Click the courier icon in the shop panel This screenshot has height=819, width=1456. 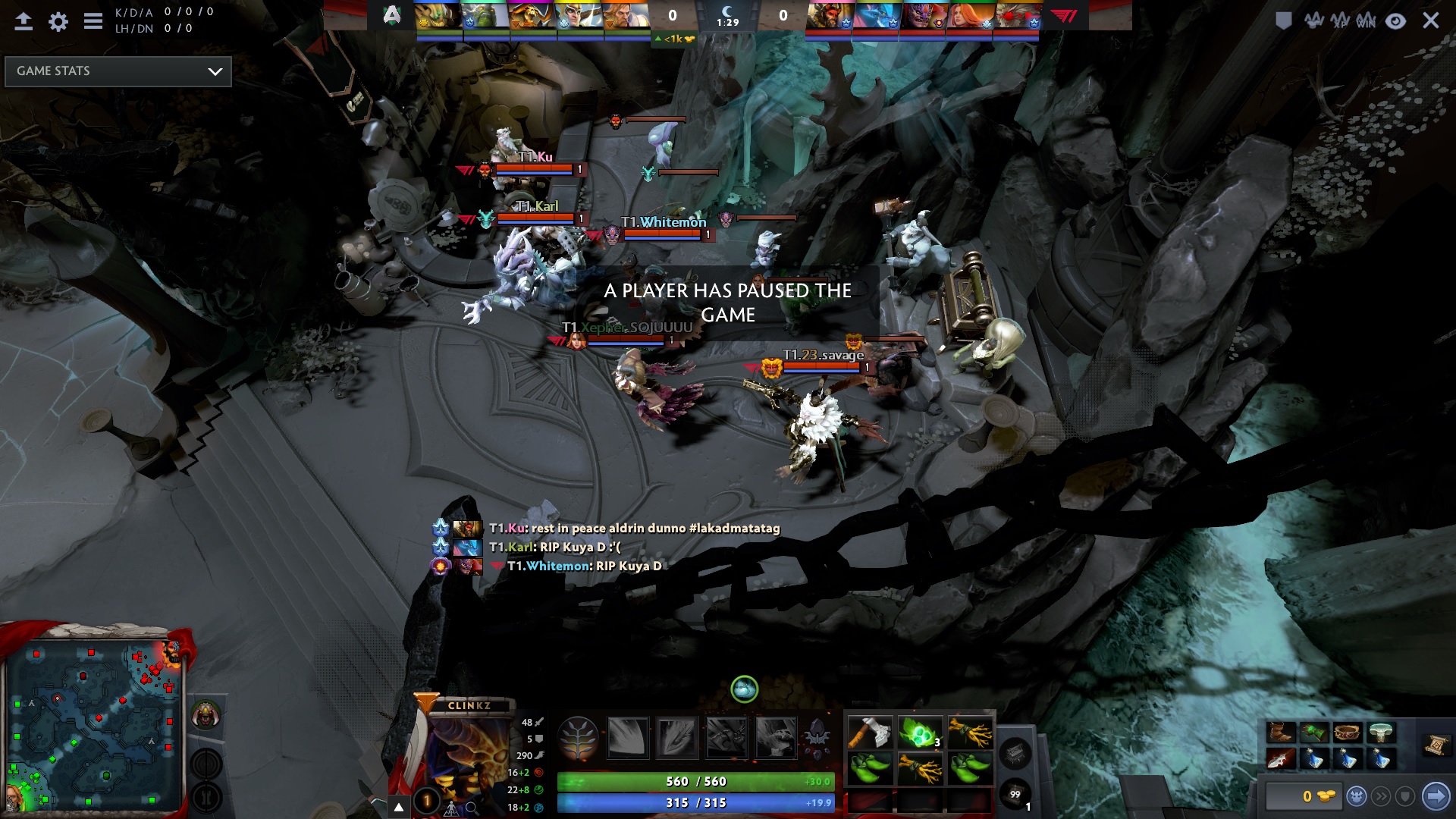[x=1356, y=796]
